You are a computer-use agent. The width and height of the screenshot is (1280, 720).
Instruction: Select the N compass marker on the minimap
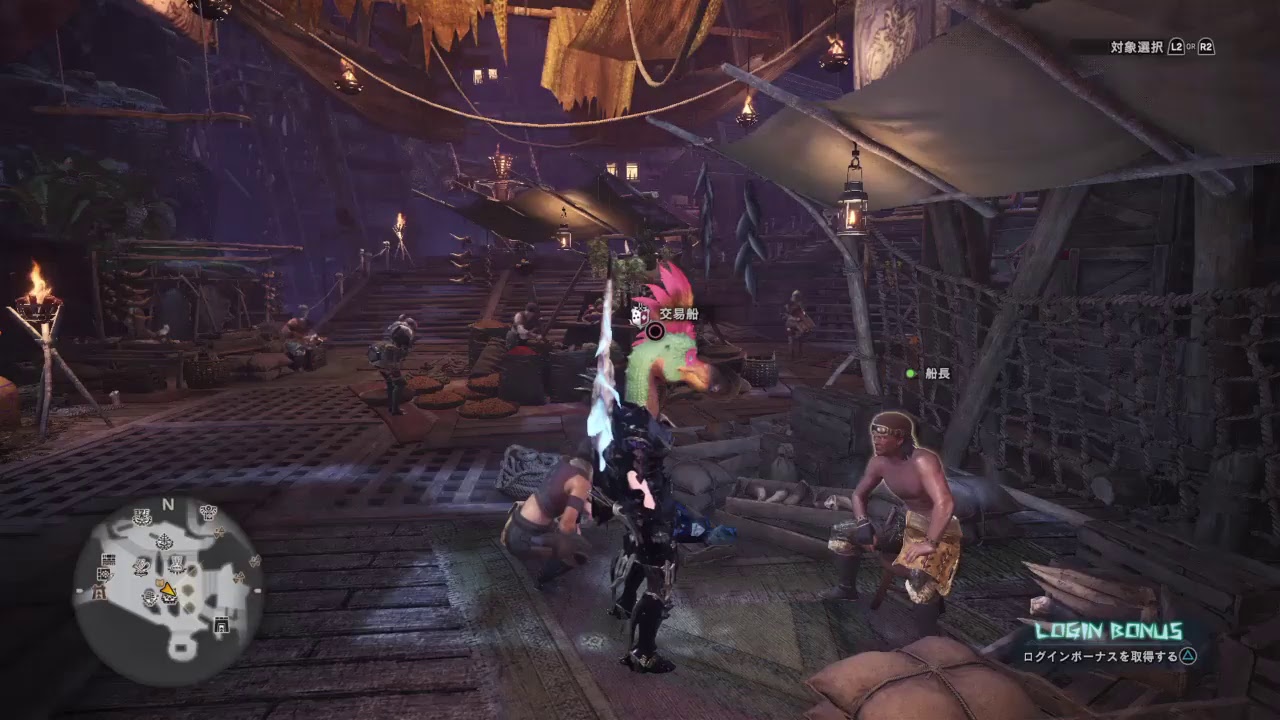[x=169, y=502]
